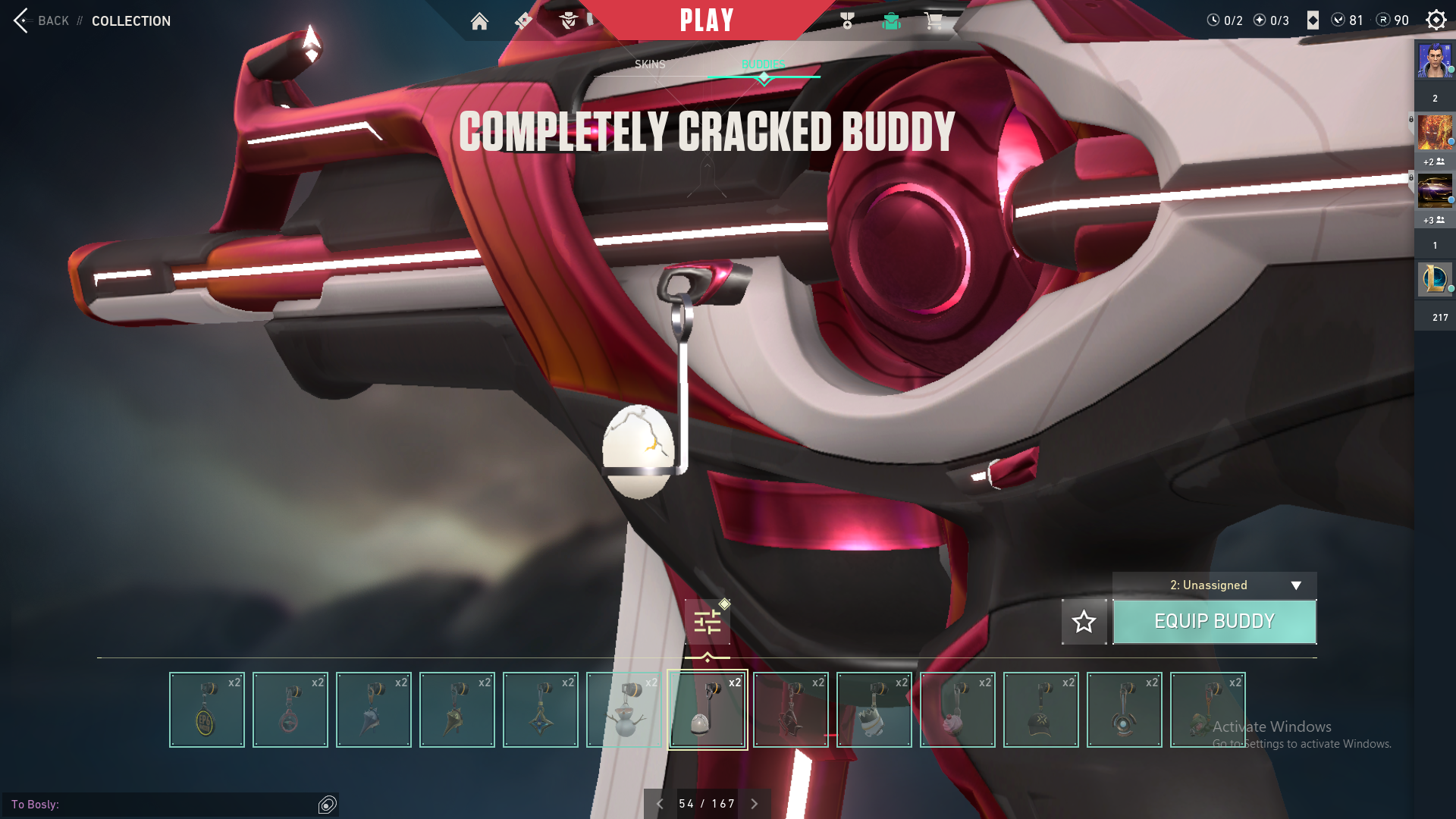Open the '2: Unassigned' slot dropdown
Screen dimensions: 1456x819
point(1214,585)
